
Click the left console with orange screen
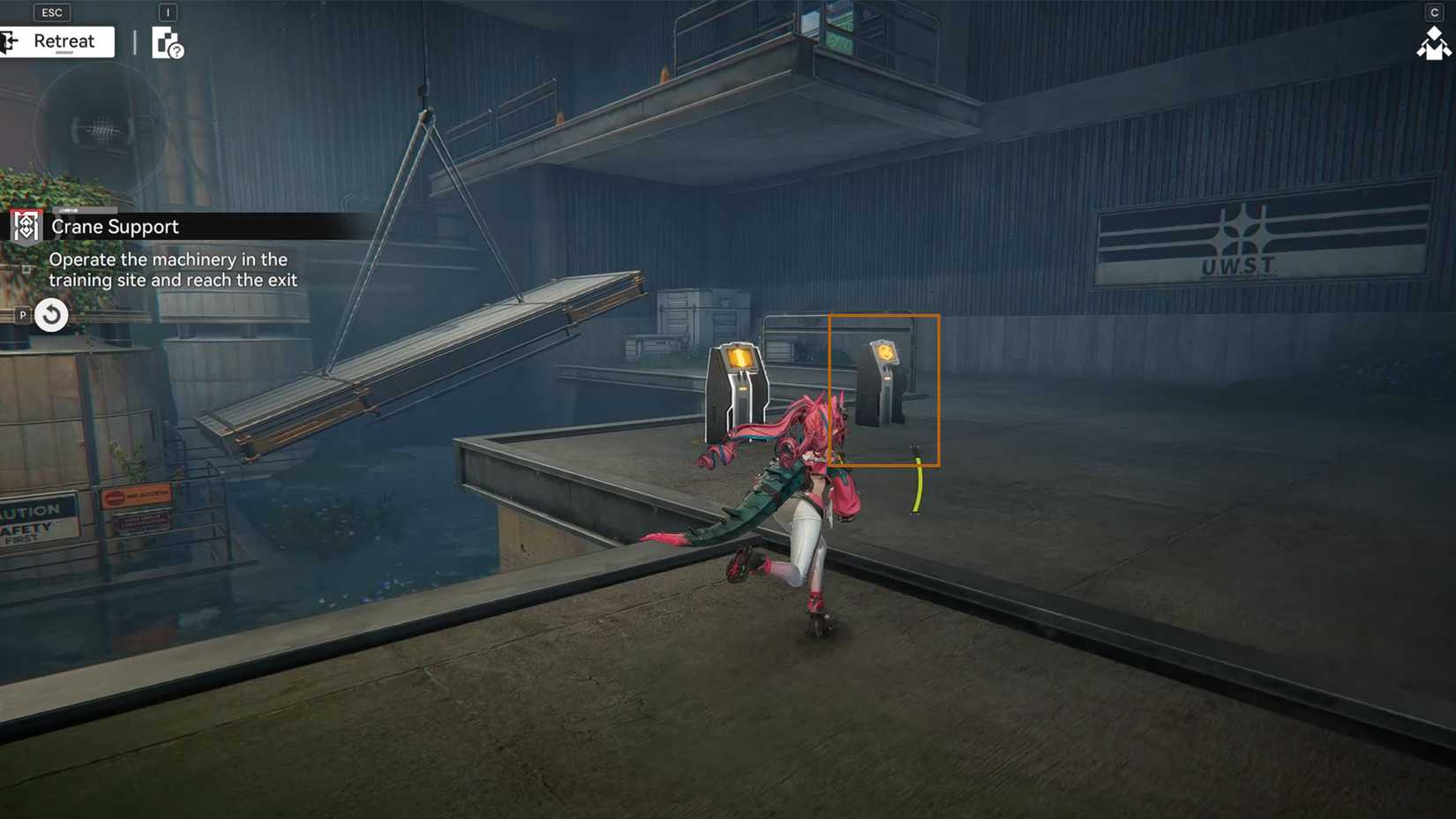[x=739, y=379]
